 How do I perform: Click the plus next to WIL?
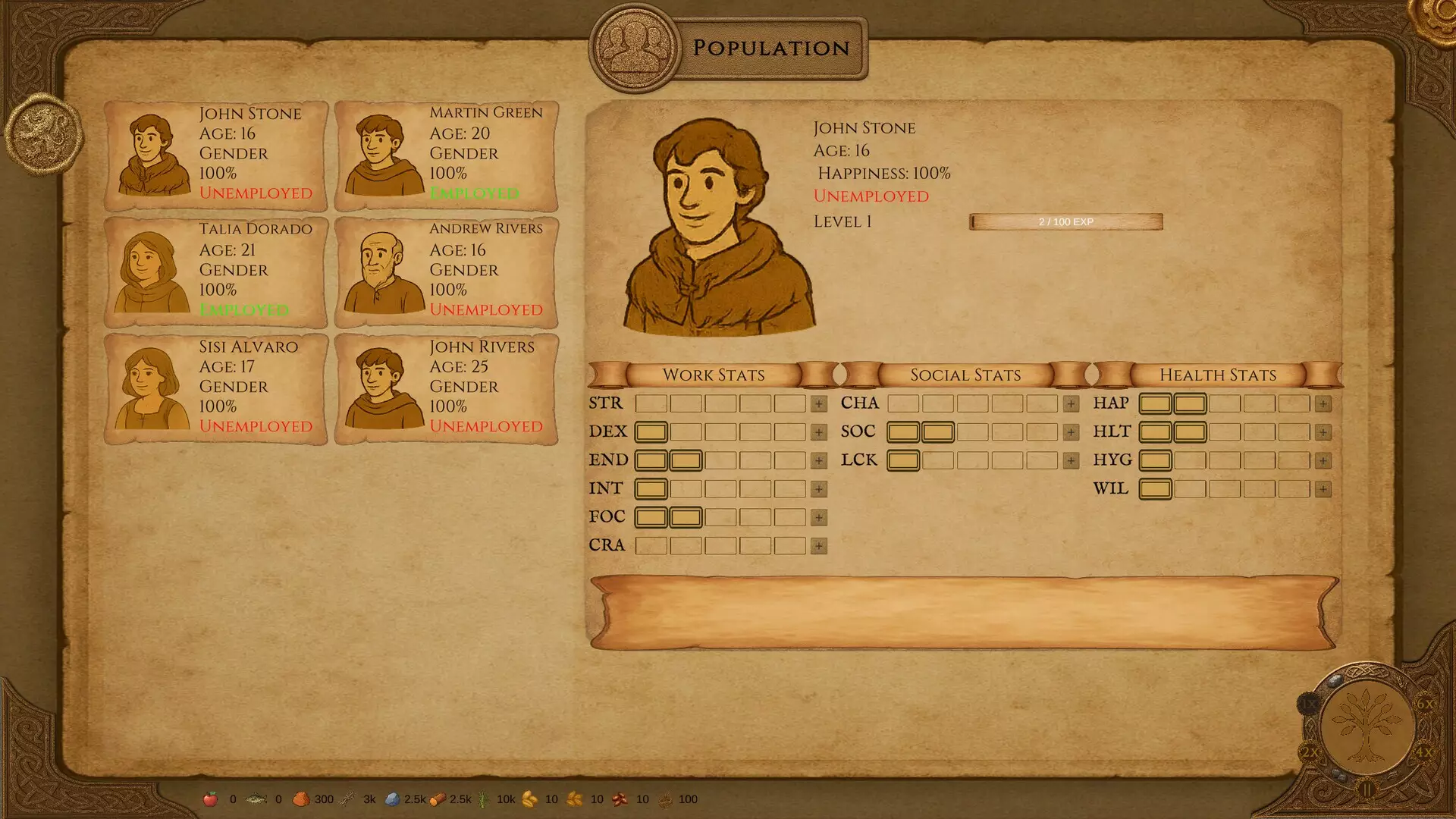1323,489
